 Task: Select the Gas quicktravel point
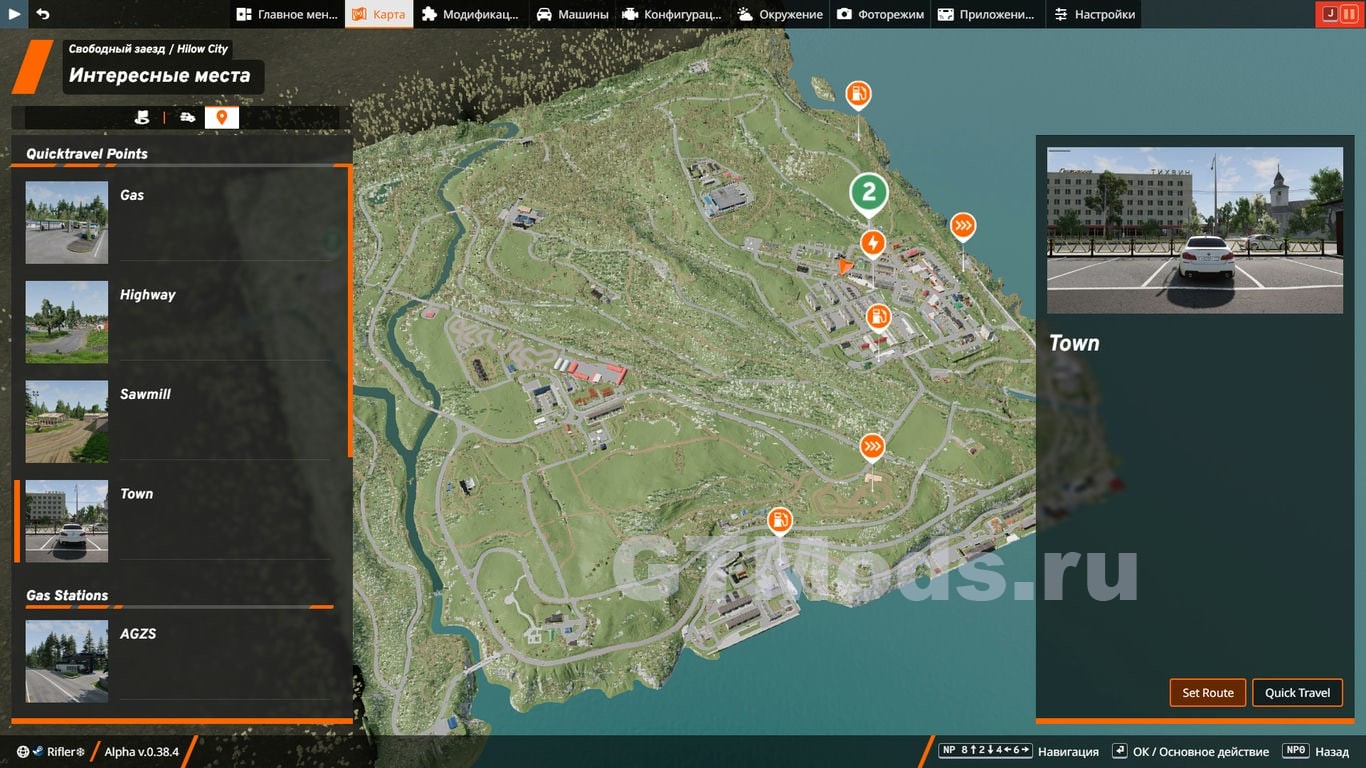(x=178, y=222)
